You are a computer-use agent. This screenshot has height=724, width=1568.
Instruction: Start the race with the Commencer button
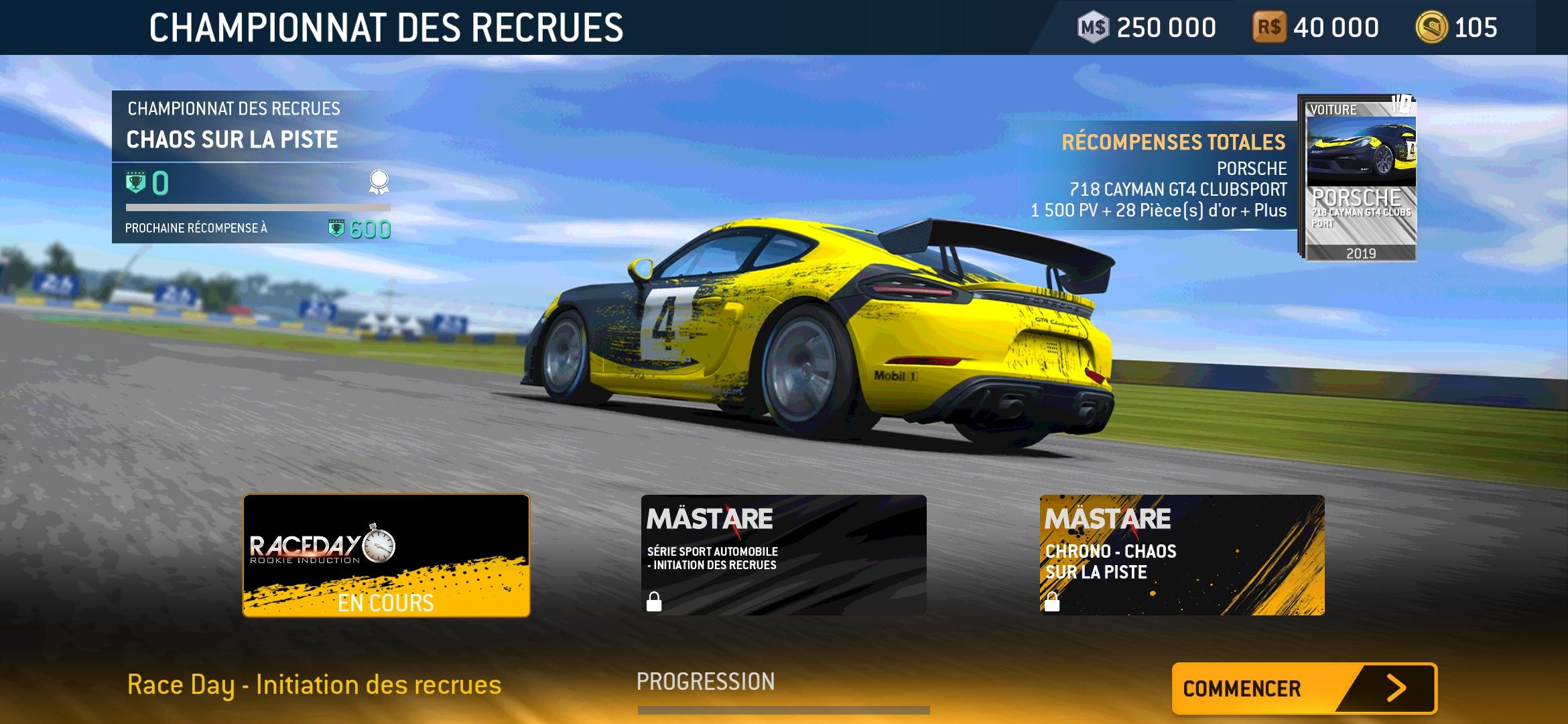[x=1304, y=688]
